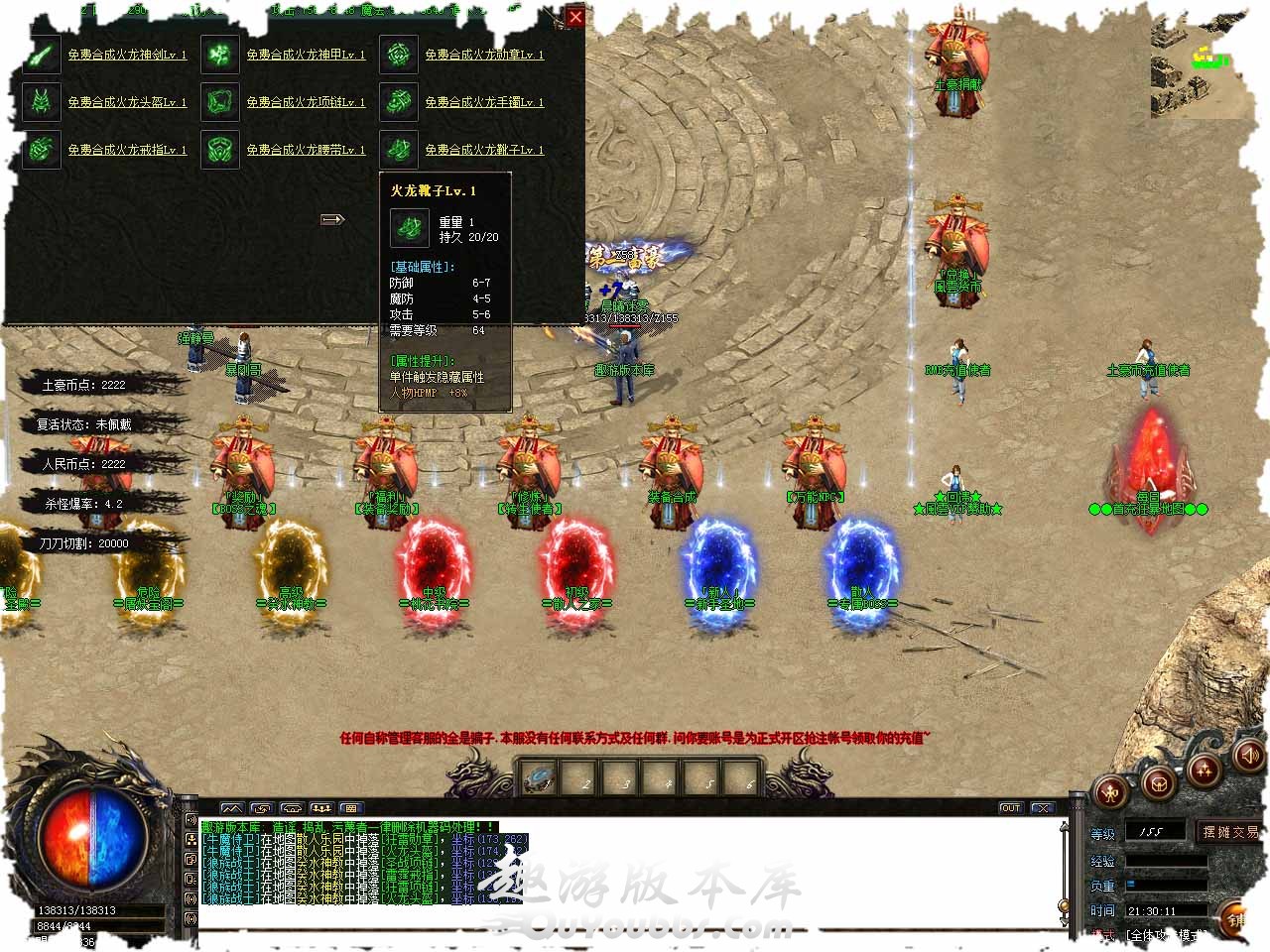The width and height of the screenshot is (1270, 952).
Task: Select 免费合成火龙戒指Lv.1 link
Action: (127, 150)
